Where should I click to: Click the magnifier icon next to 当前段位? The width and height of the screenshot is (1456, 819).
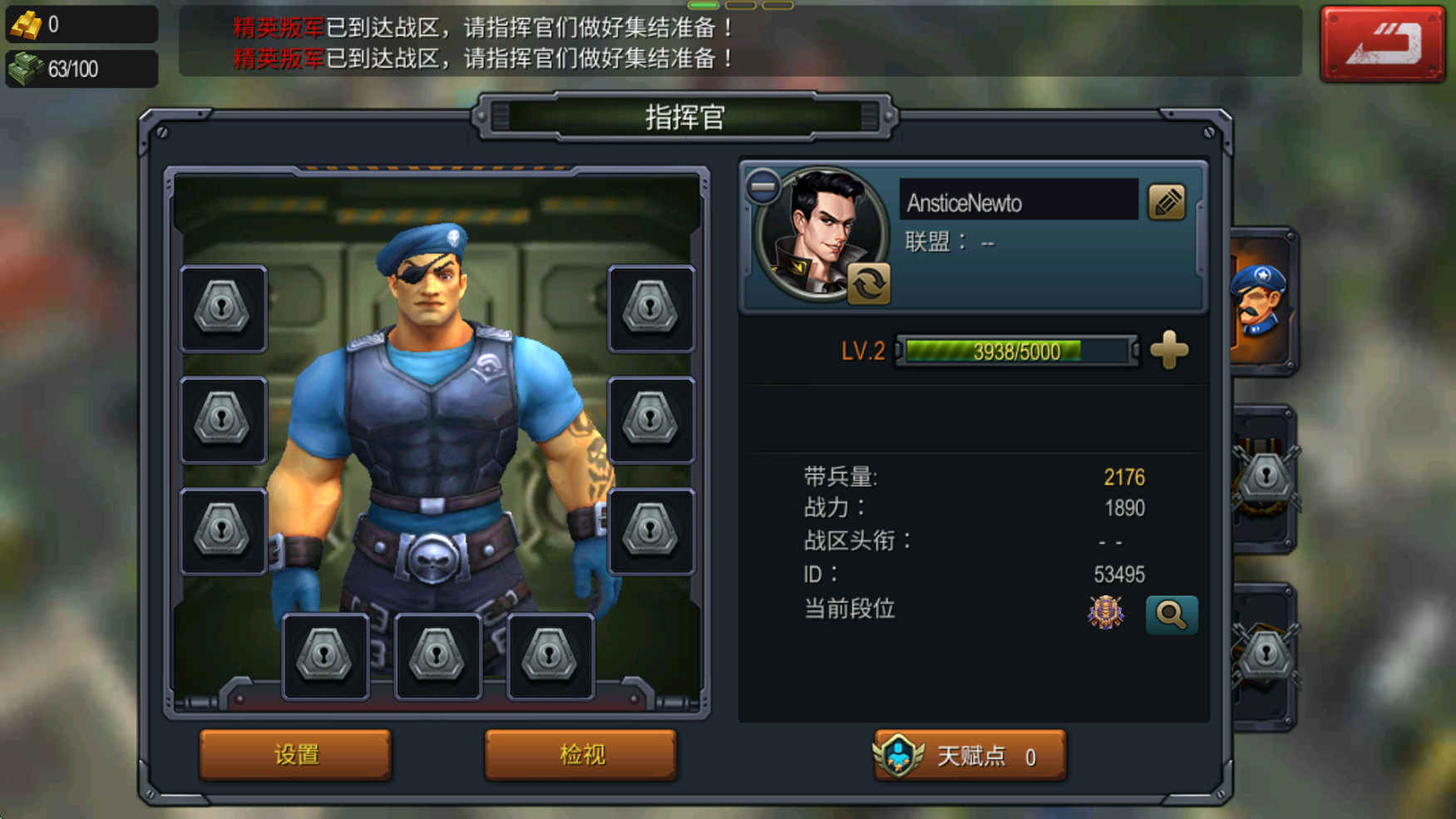tap(1172, 615)
